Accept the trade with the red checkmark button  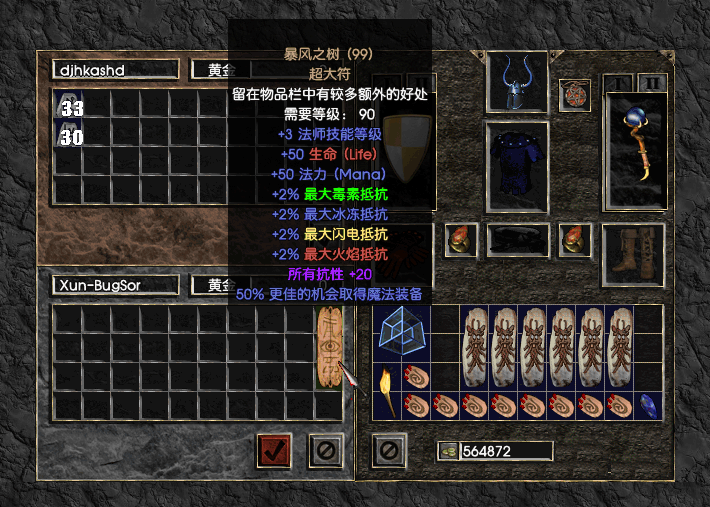(274, 450)
